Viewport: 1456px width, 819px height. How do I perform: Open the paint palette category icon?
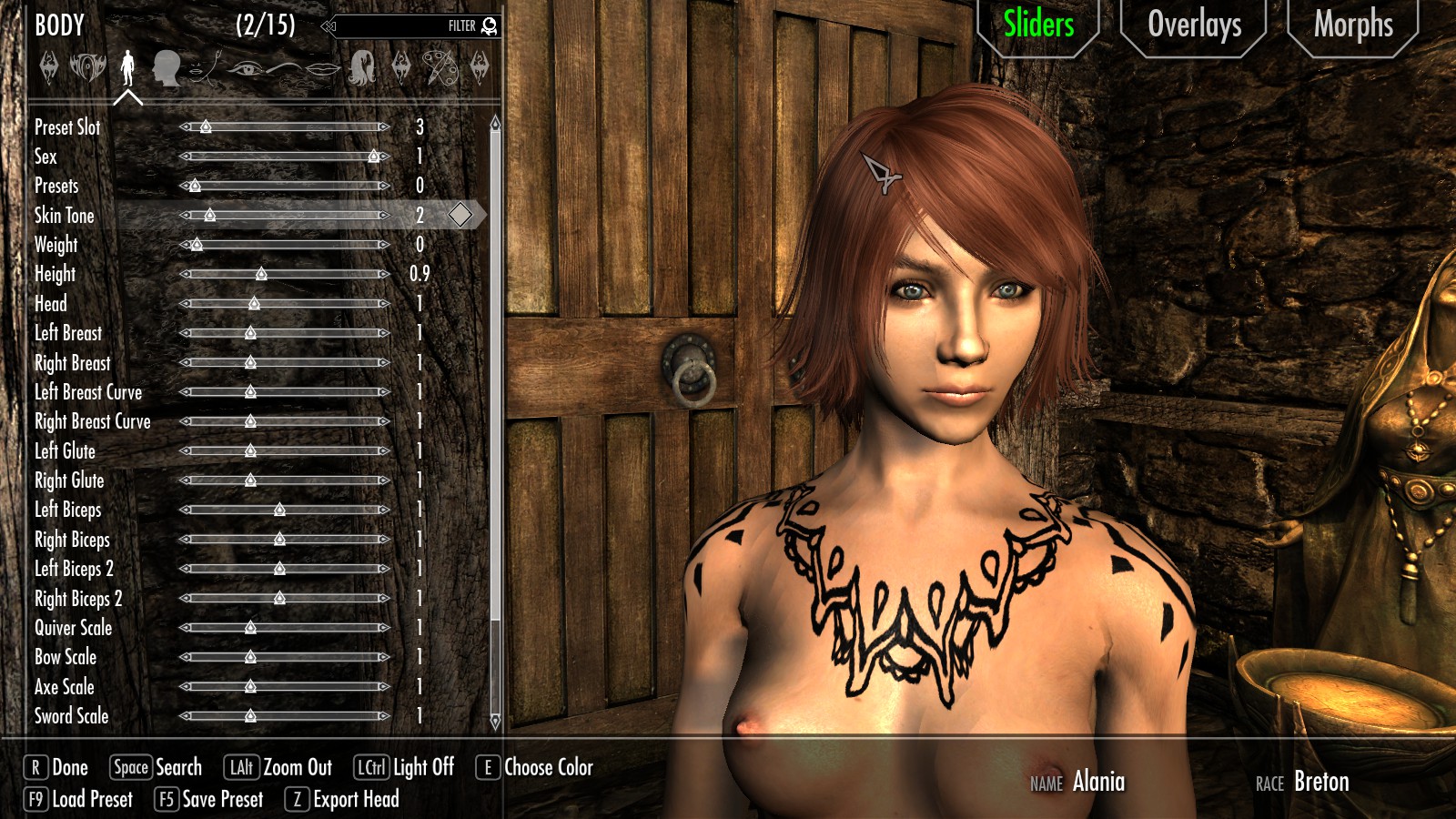[440, 67]
